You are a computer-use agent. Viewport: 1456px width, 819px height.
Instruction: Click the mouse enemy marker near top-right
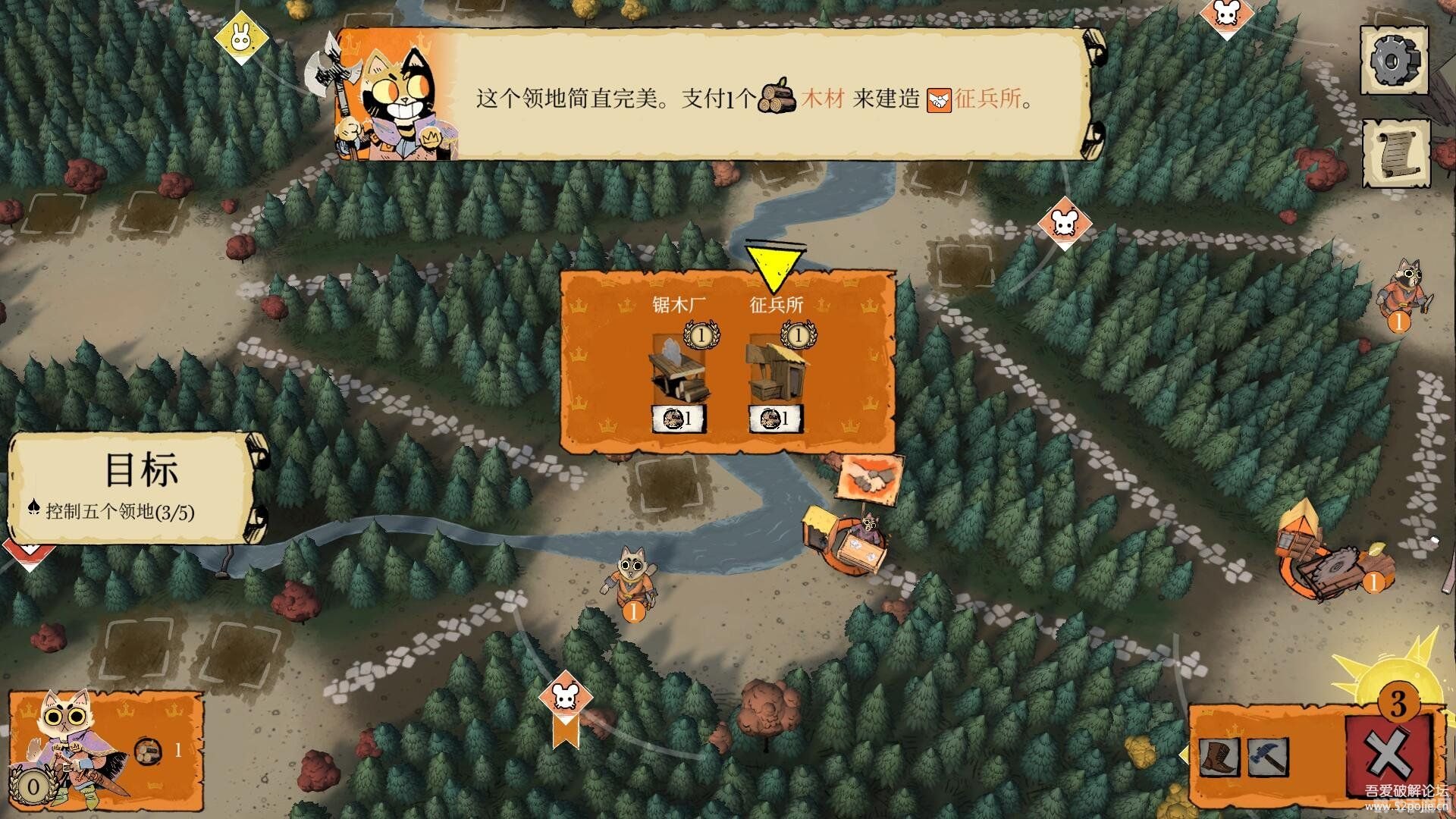tap(1064, 222)
